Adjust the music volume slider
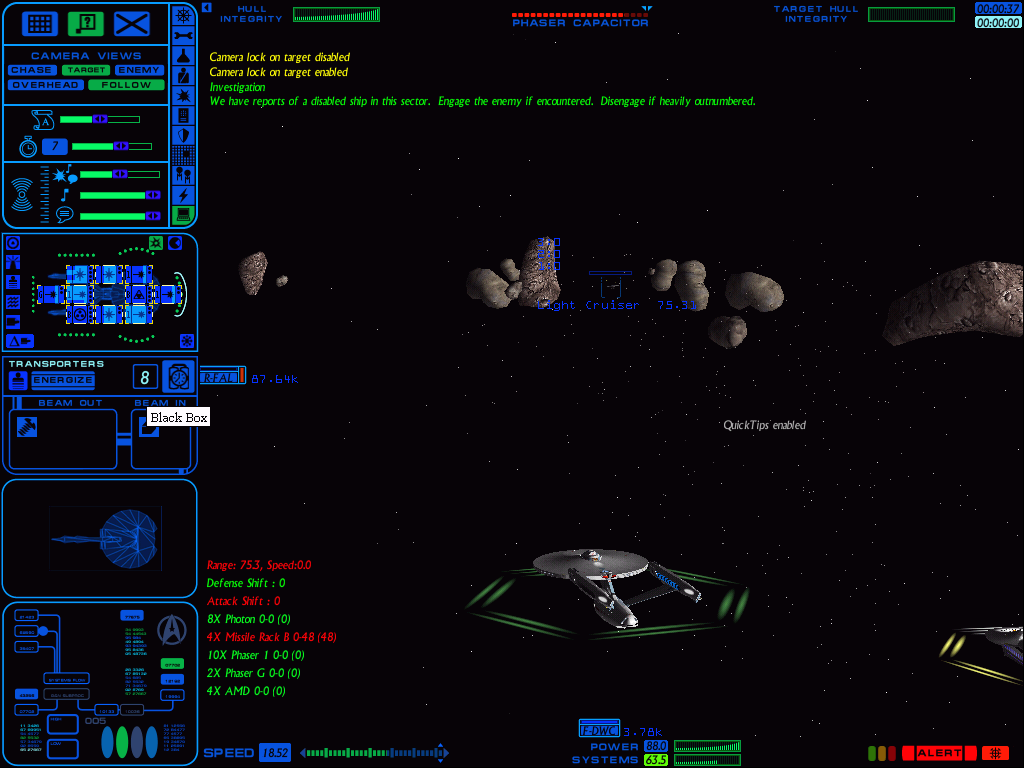Viewport: 1024px width, 768px height. tap(152, 195)
